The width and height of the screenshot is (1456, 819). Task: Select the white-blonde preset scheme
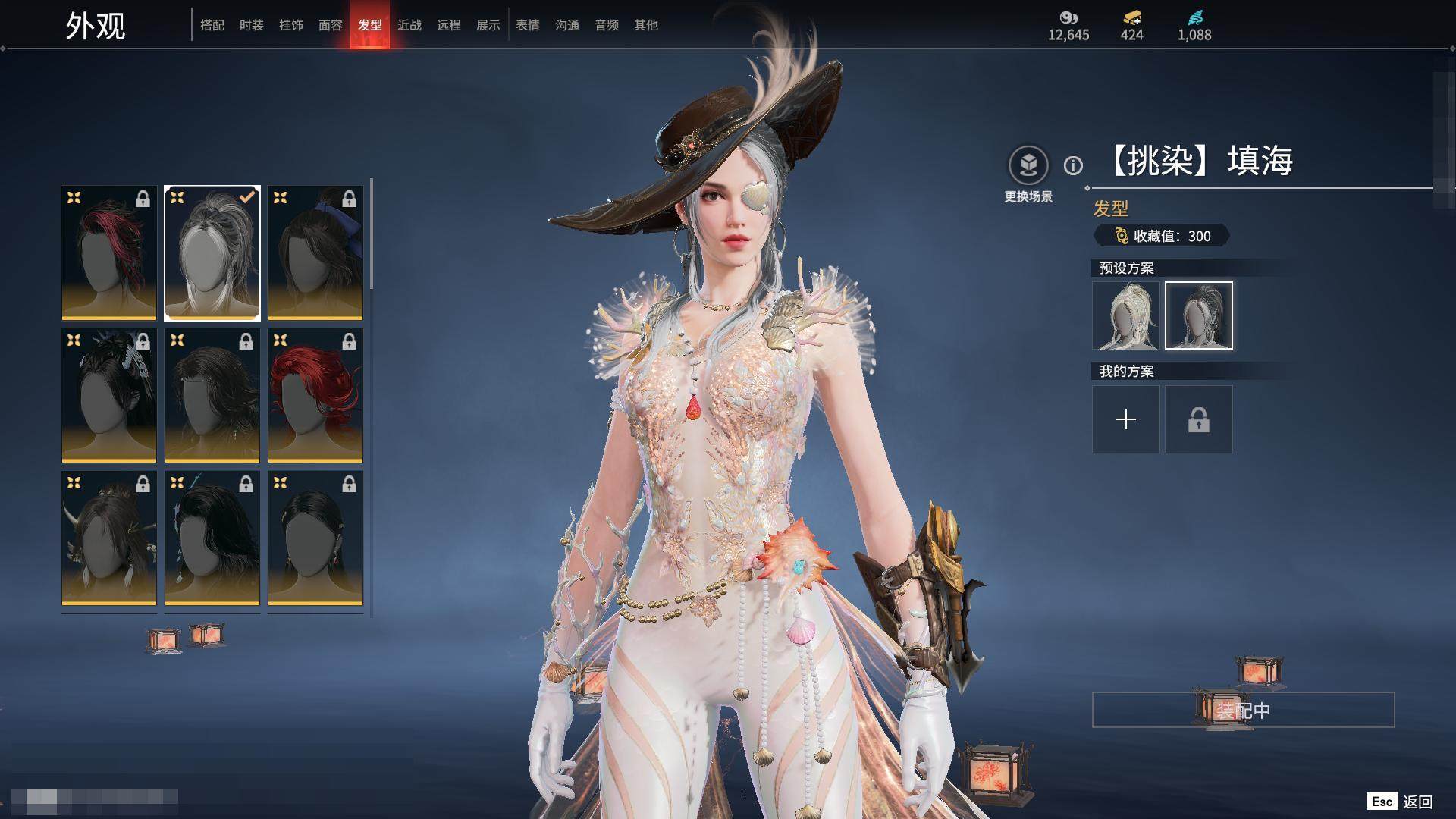click(1126, 315)
